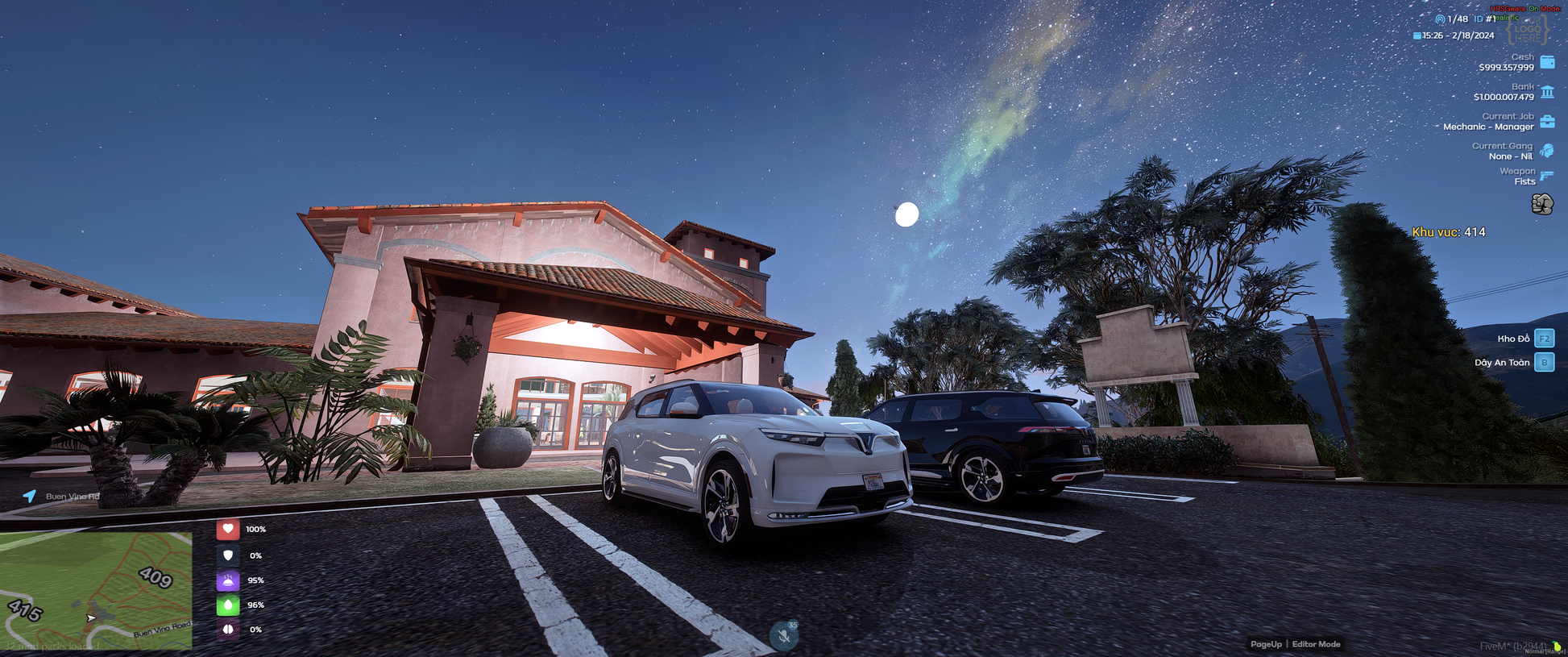Click the green water drop thirst icon

coord(228,605)
